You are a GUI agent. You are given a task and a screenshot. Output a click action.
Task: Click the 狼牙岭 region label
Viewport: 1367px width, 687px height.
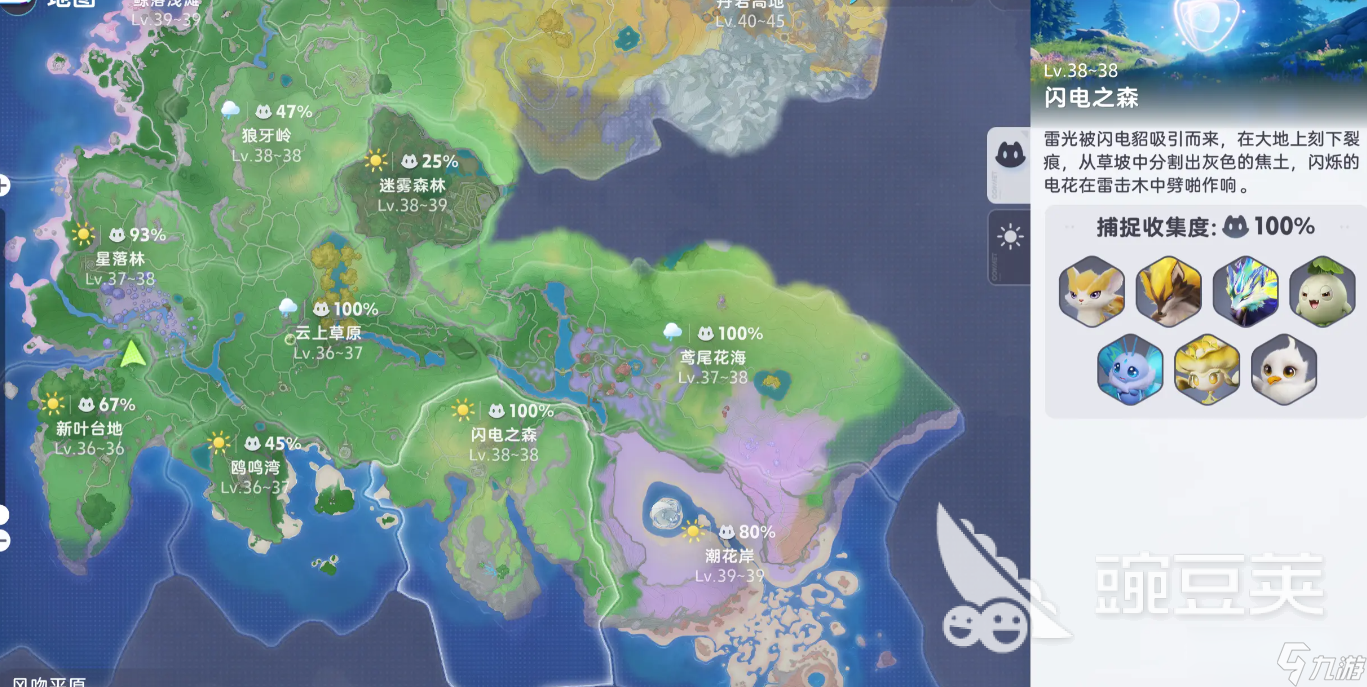pyautogui.click(x=266, y=135)
